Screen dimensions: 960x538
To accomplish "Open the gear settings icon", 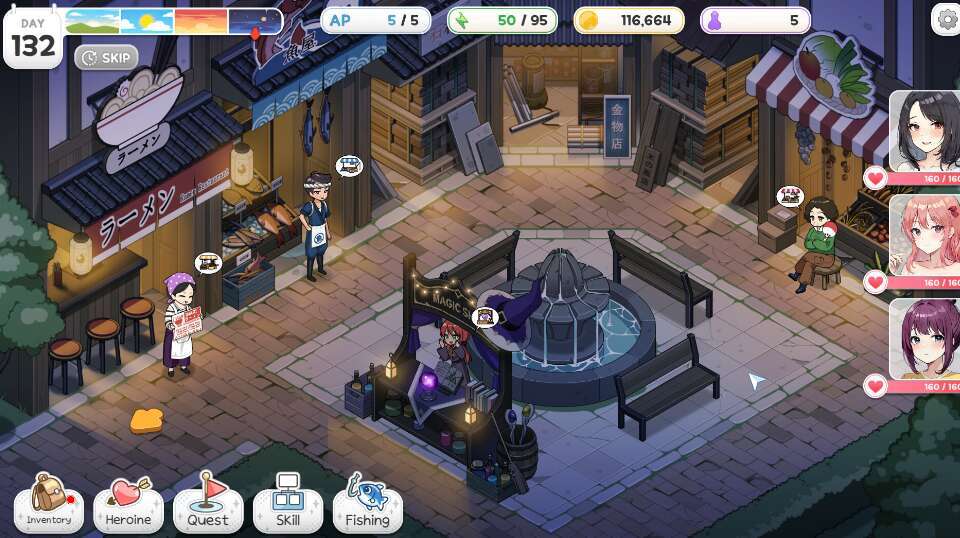I will point(946,18).
